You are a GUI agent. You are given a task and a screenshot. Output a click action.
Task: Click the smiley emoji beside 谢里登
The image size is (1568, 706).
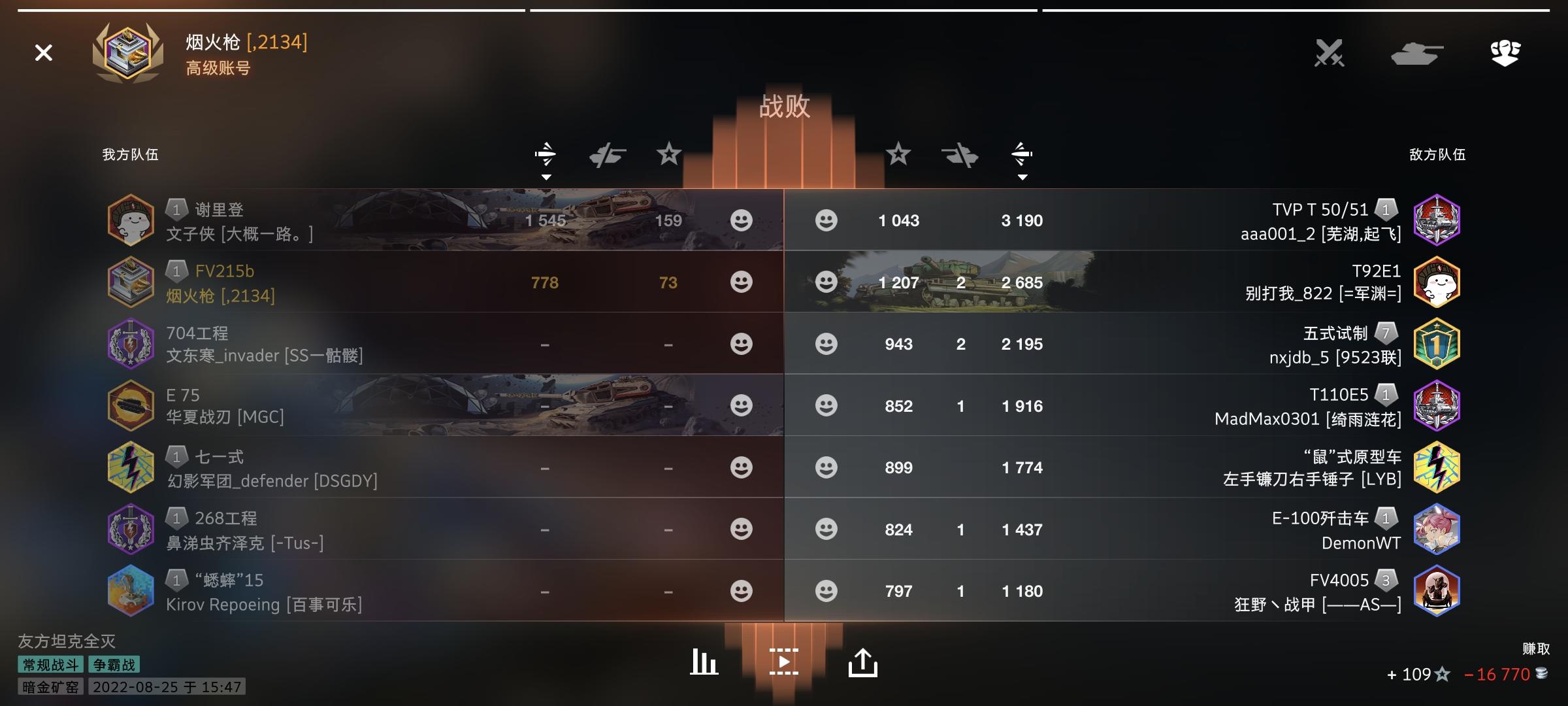(742, 220)
